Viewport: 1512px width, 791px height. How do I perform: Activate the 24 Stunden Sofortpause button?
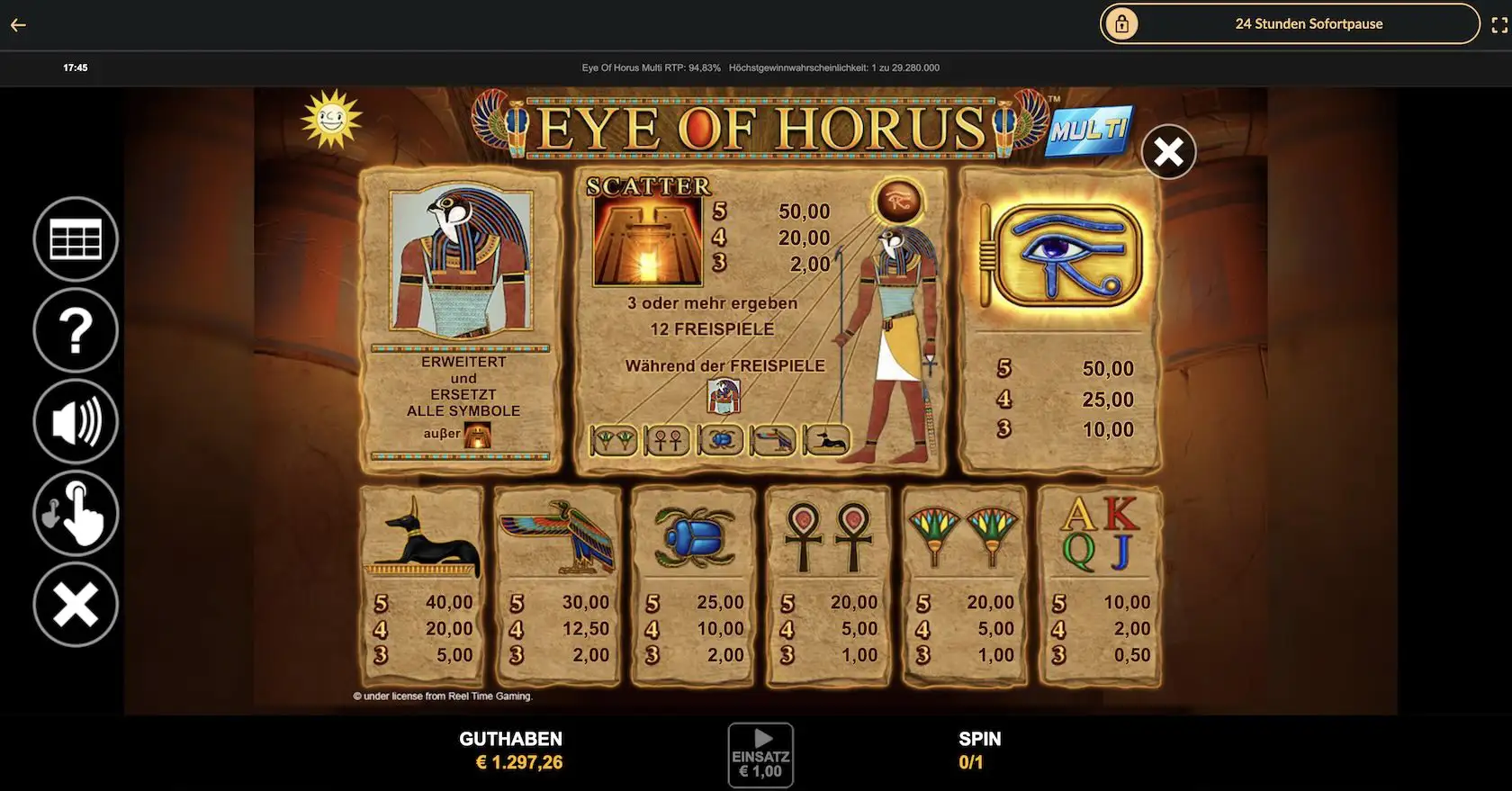coord(1309,23)
